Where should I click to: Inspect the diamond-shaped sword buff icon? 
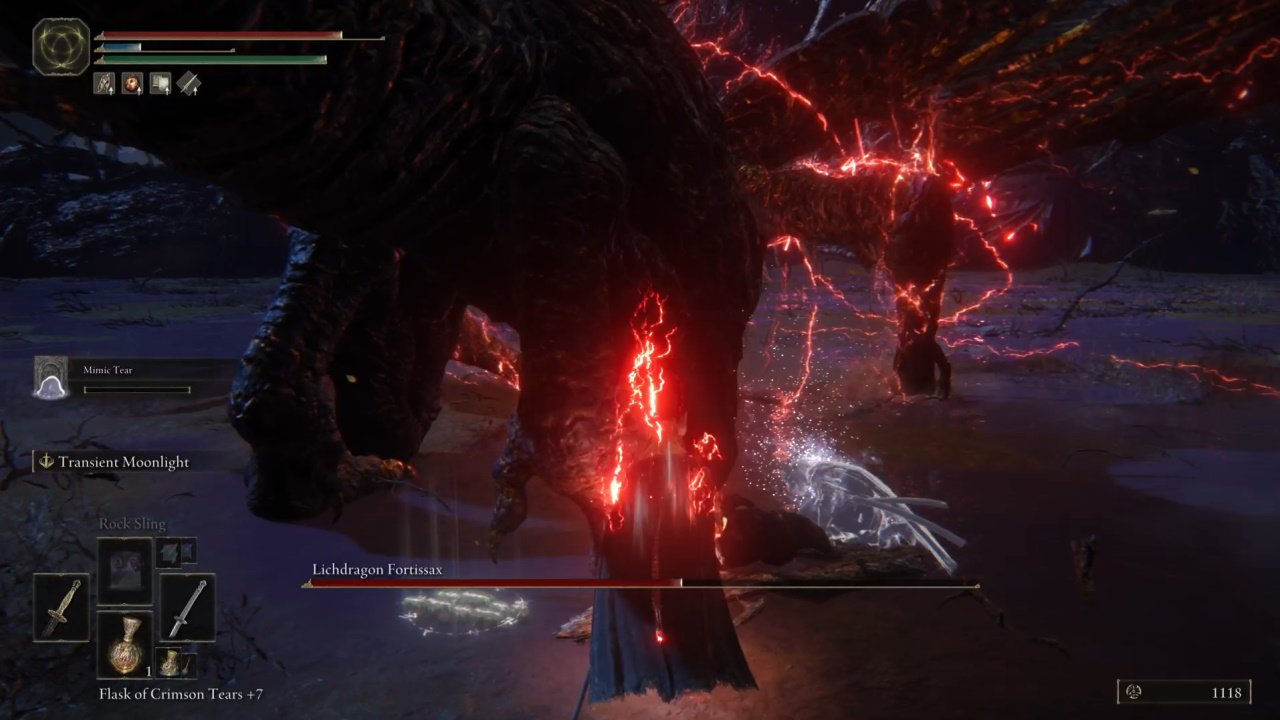pyautogui.click(x=189, y=84)
